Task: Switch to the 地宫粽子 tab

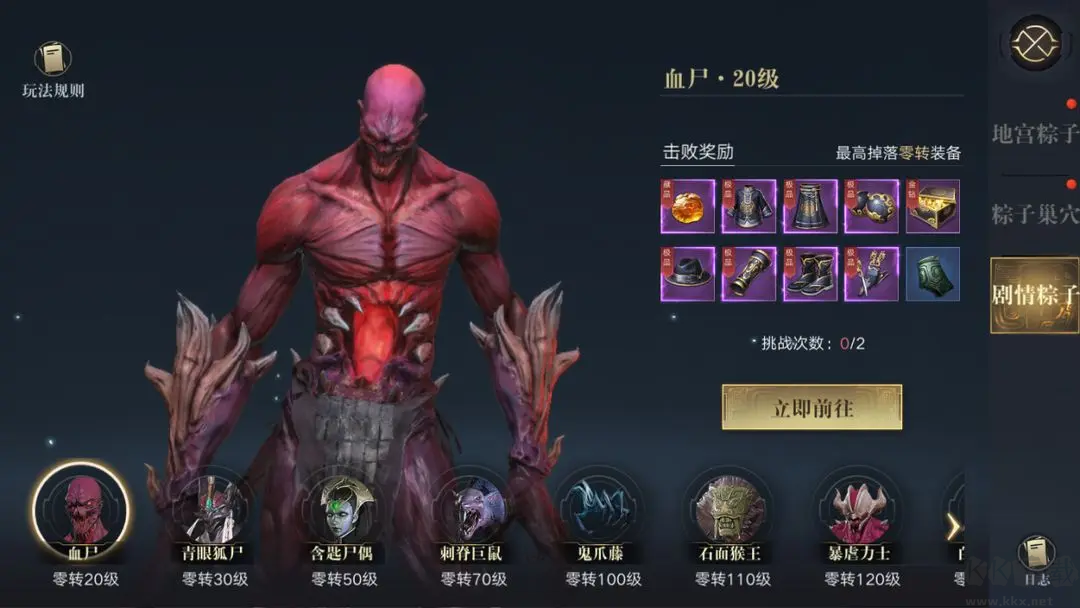Action: [x=1035, y=134]
